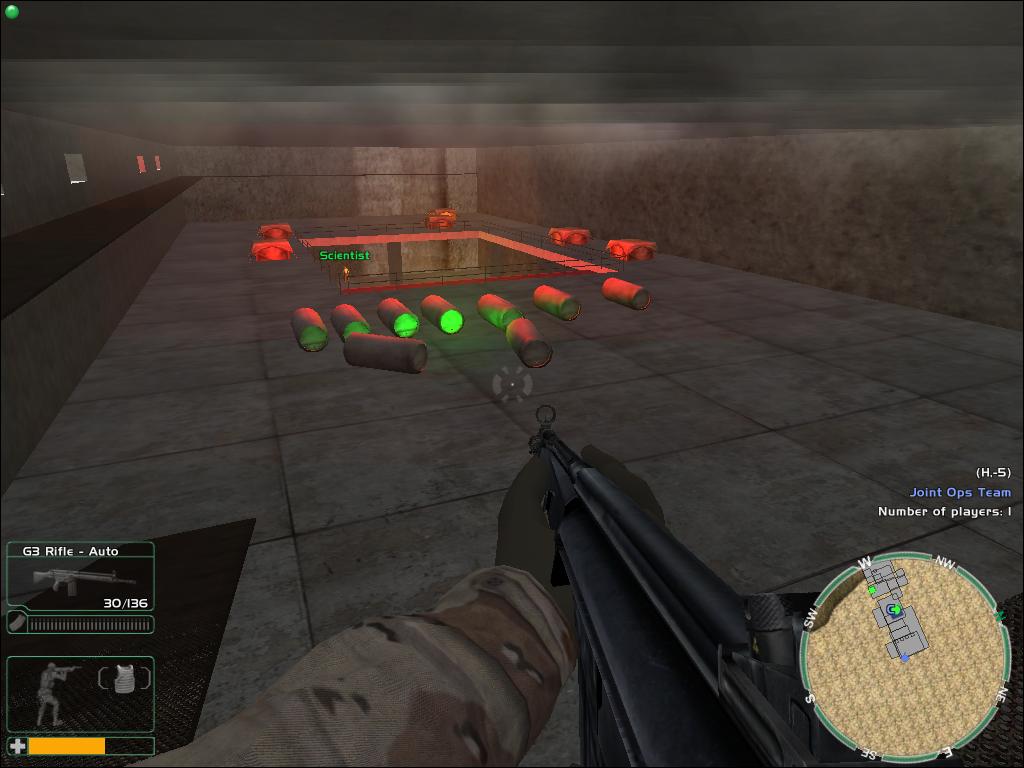
Task: Click the circular minimap
Action: point(903,655)
